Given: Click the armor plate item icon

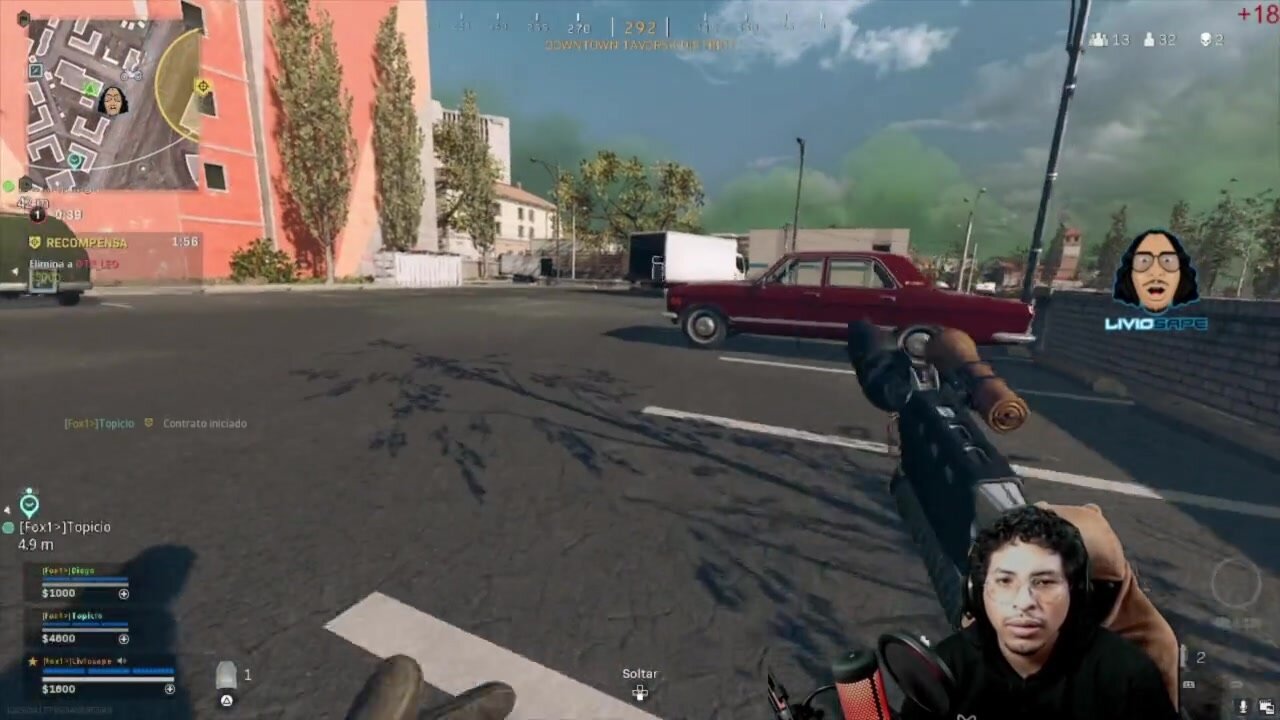Looking at the screenshot, I should click(226, 676).
